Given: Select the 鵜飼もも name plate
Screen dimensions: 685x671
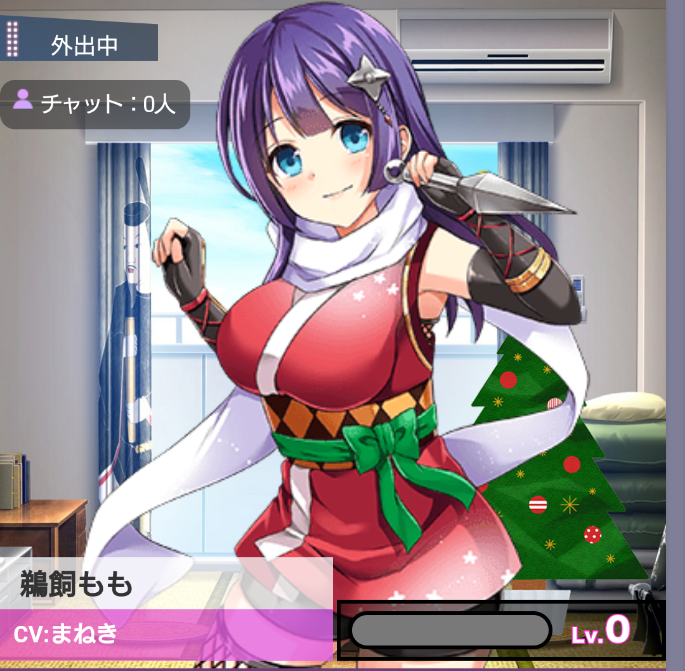Looking at the screenshot, I should click(x=165, y=583).
